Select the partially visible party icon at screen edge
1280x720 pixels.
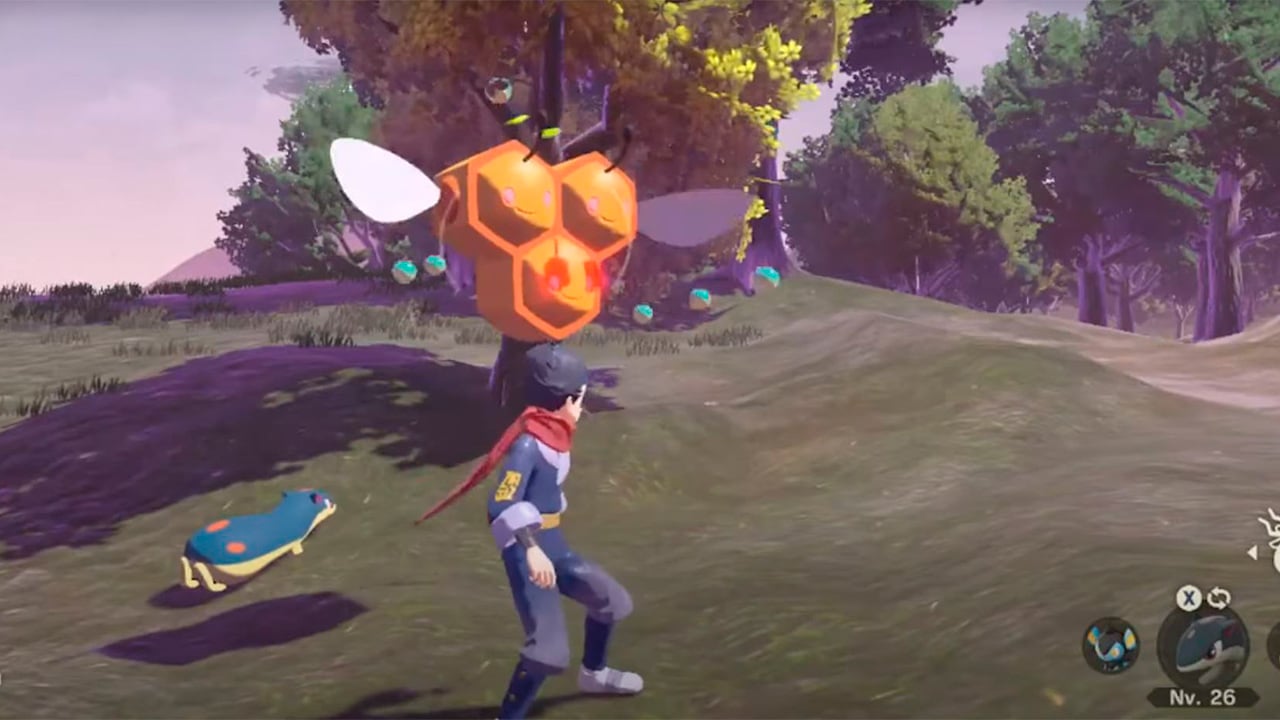coord(1276,650)
